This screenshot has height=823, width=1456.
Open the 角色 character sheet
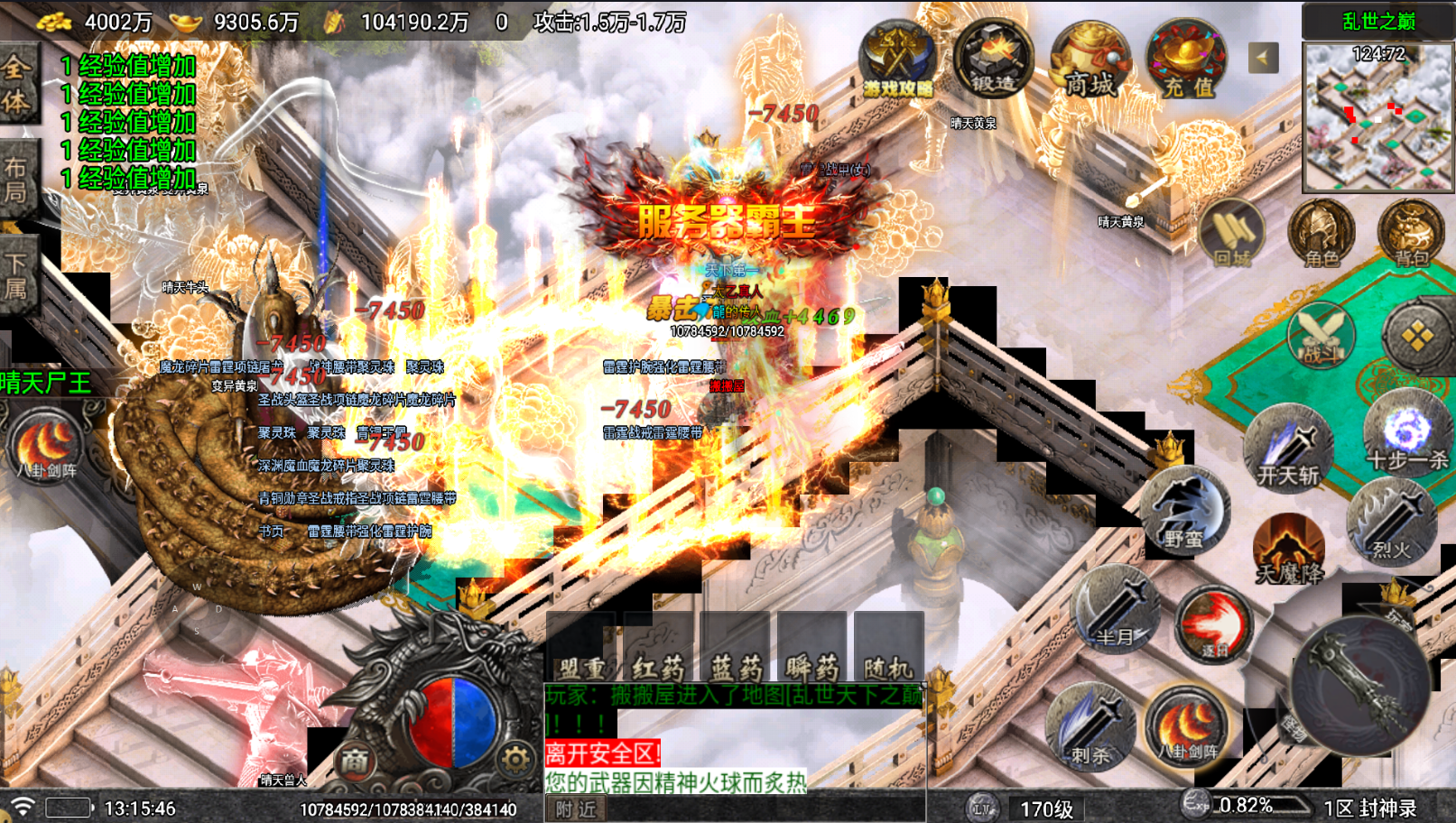pos(1322,235)
